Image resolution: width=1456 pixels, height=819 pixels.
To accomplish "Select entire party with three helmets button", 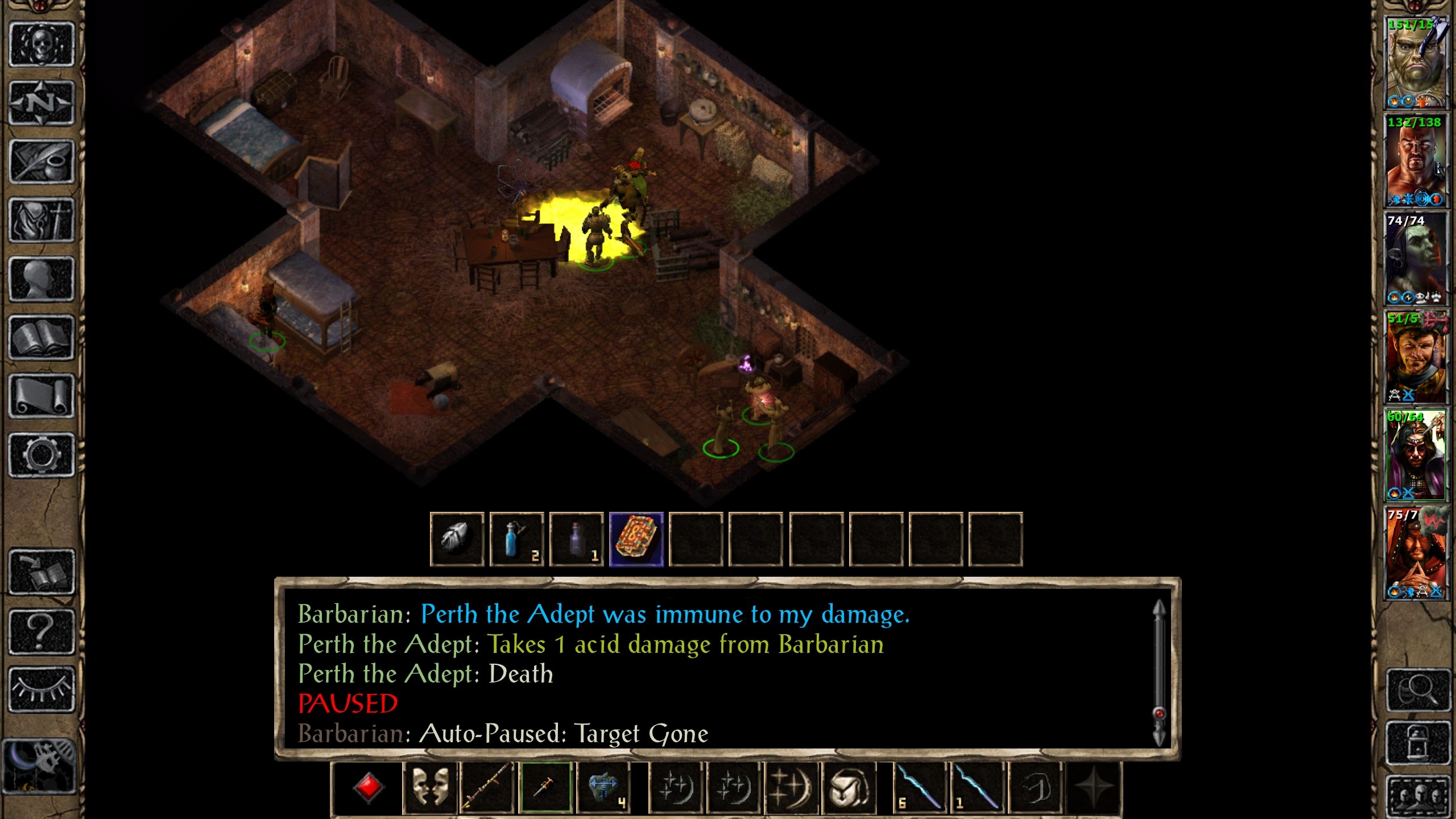I will coord(1417,796).
